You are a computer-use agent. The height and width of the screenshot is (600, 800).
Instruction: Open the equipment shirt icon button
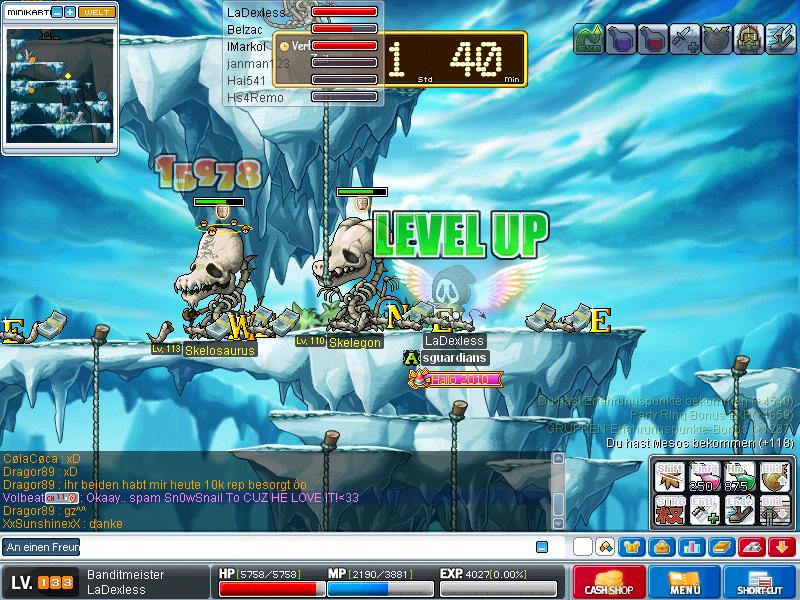pyautogui.click(x=632, y=547)
